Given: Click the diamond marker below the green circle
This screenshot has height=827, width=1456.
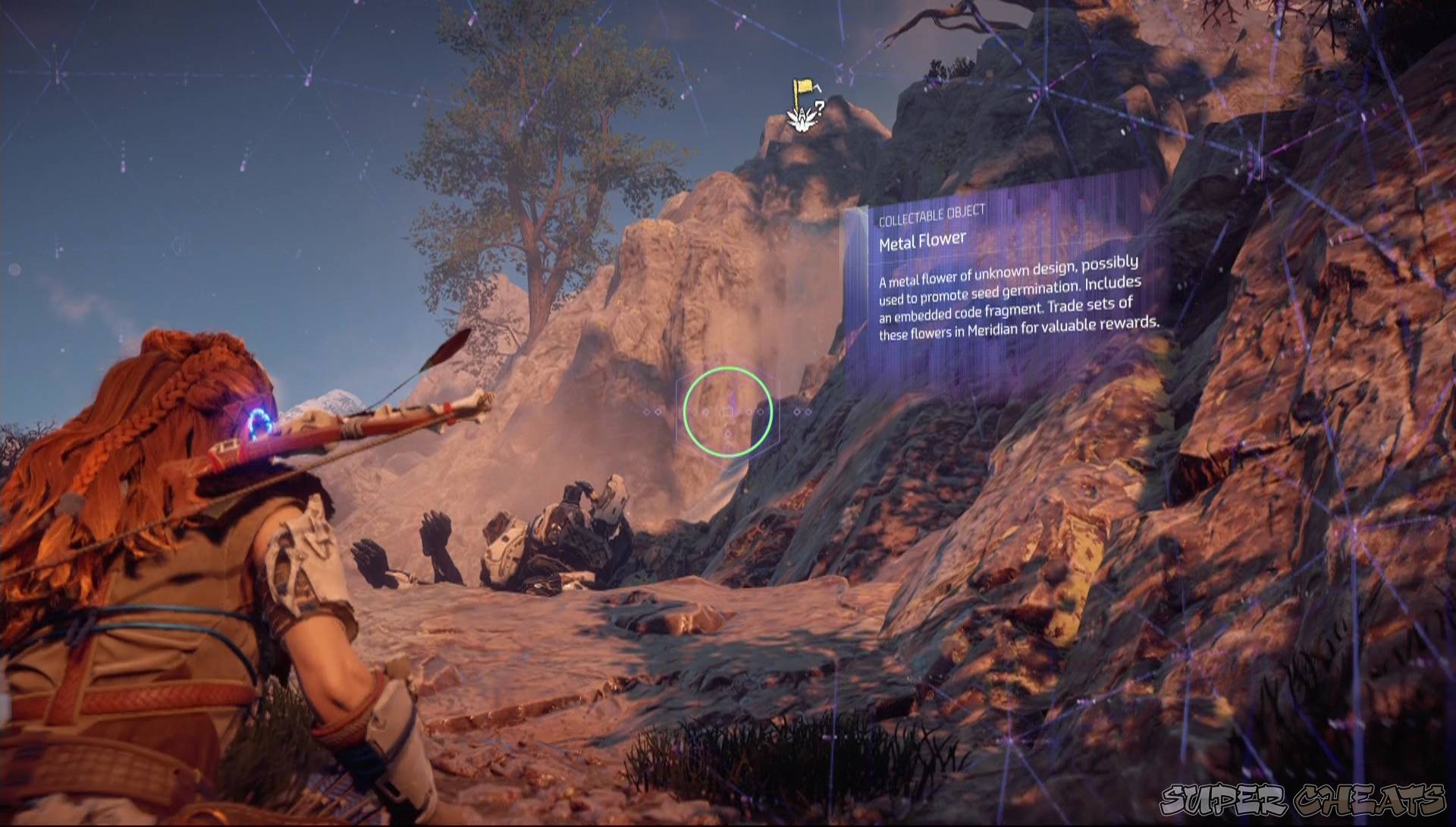Looking at the screenshot, I should pyautogui.click(x=728, y=434).
